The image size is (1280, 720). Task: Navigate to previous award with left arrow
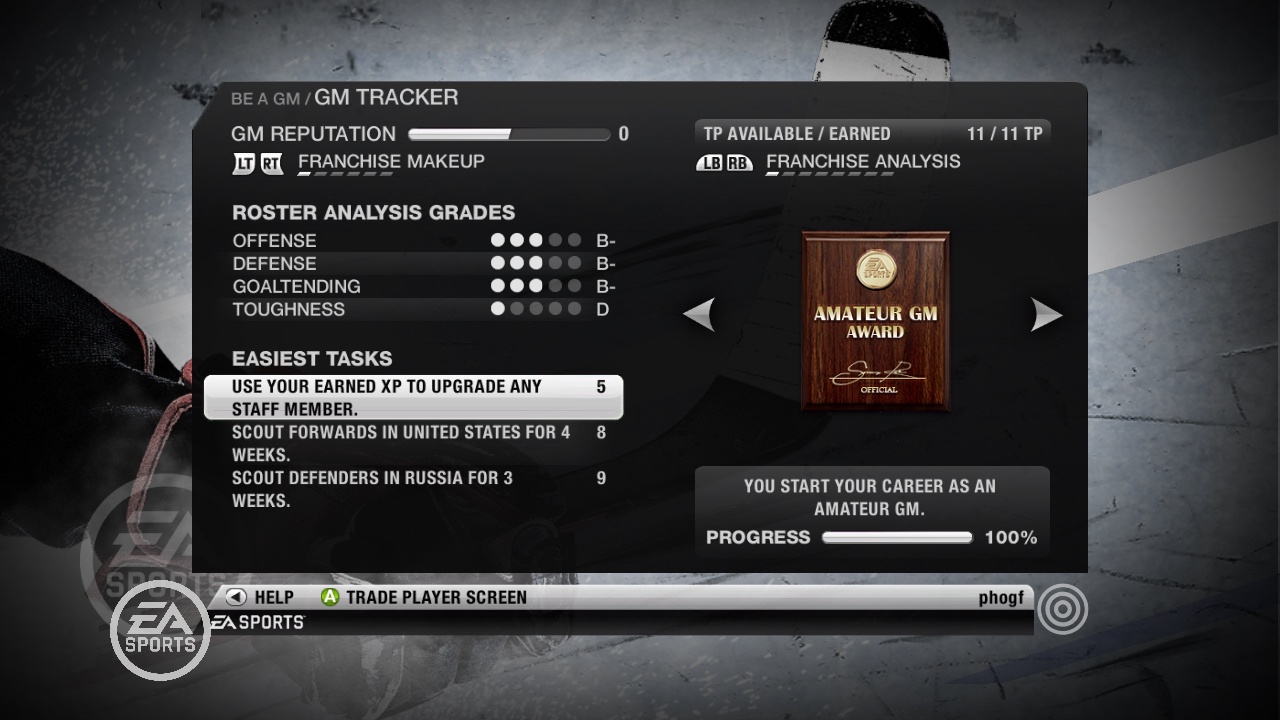click(x=701, y=314)
